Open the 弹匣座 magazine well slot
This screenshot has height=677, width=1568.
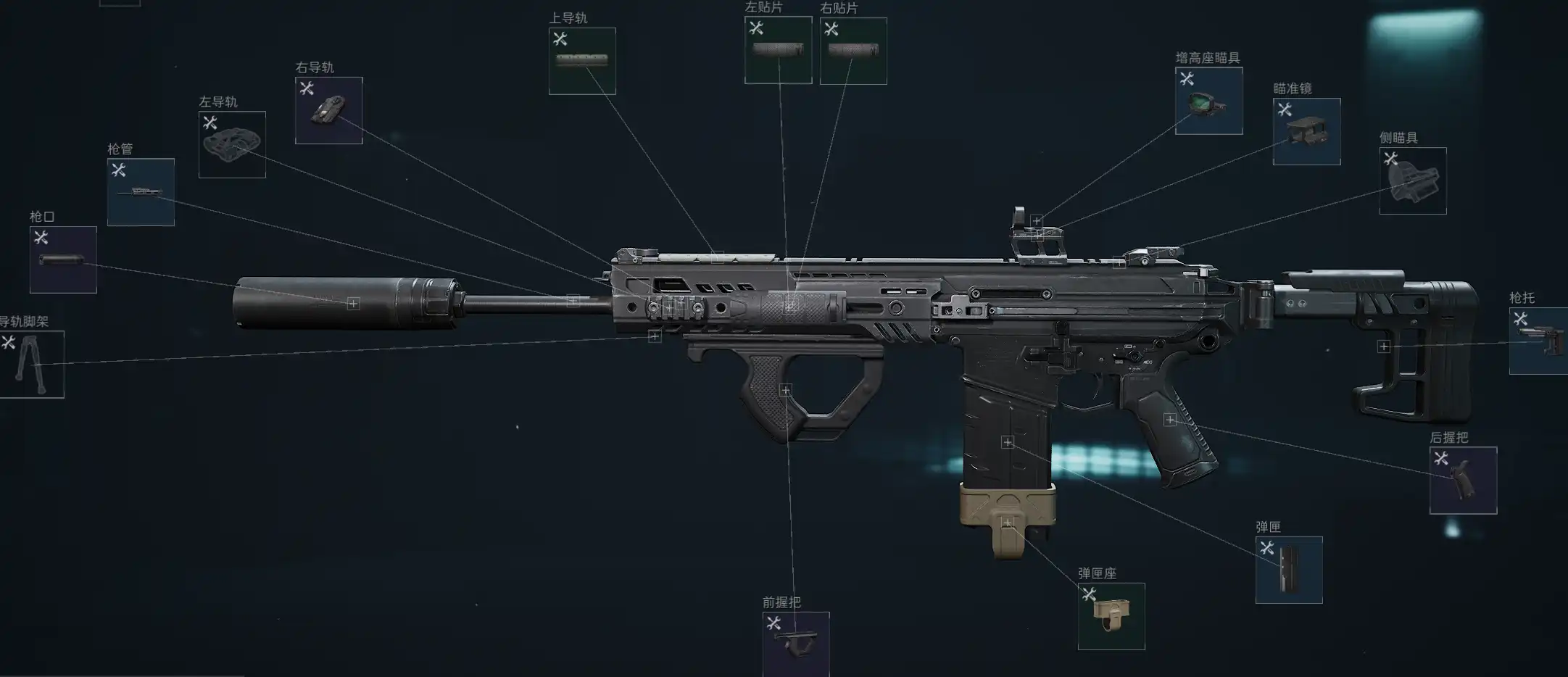[x=1111, y=616]
